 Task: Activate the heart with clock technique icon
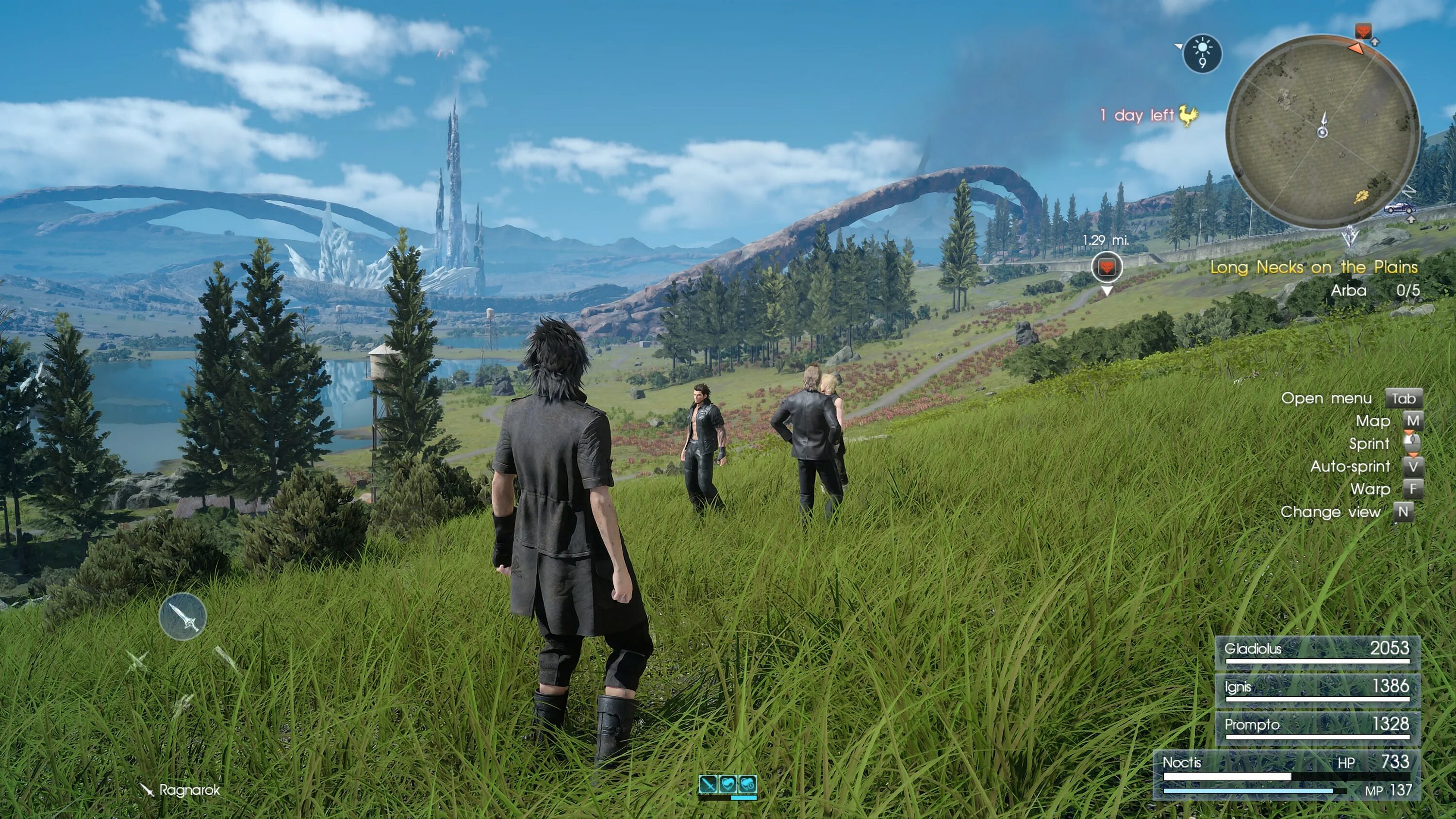(x=747, y=784)
